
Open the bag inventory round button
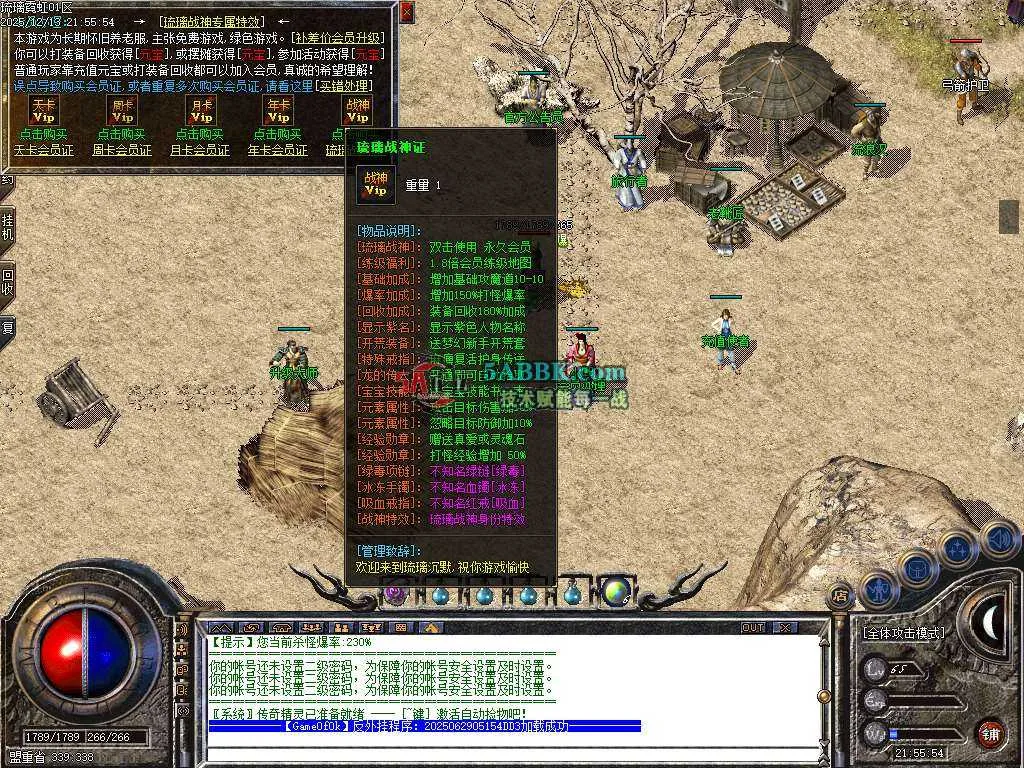tap(917, 568)
